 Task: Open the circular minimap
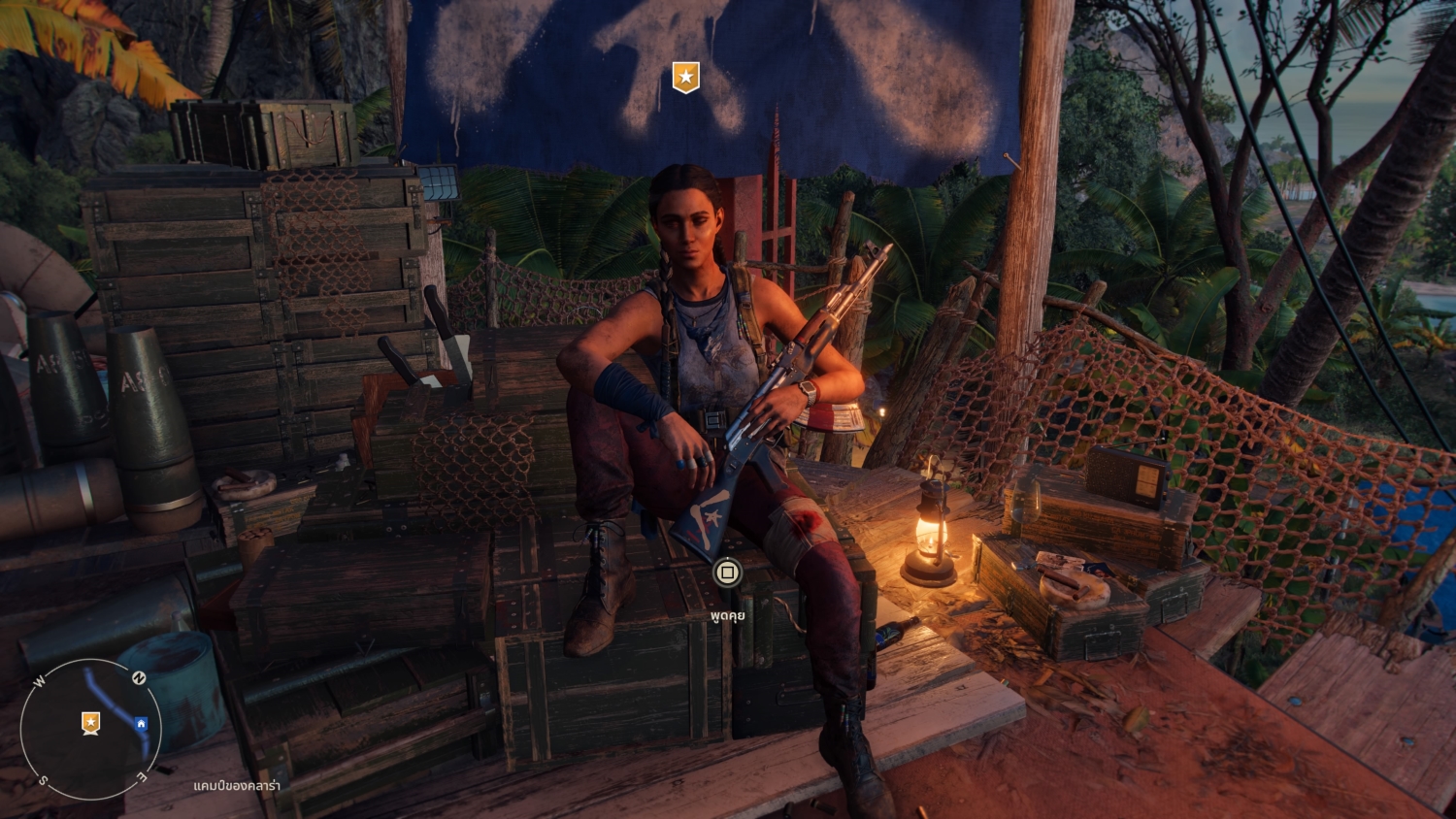[x=90, y=729]
